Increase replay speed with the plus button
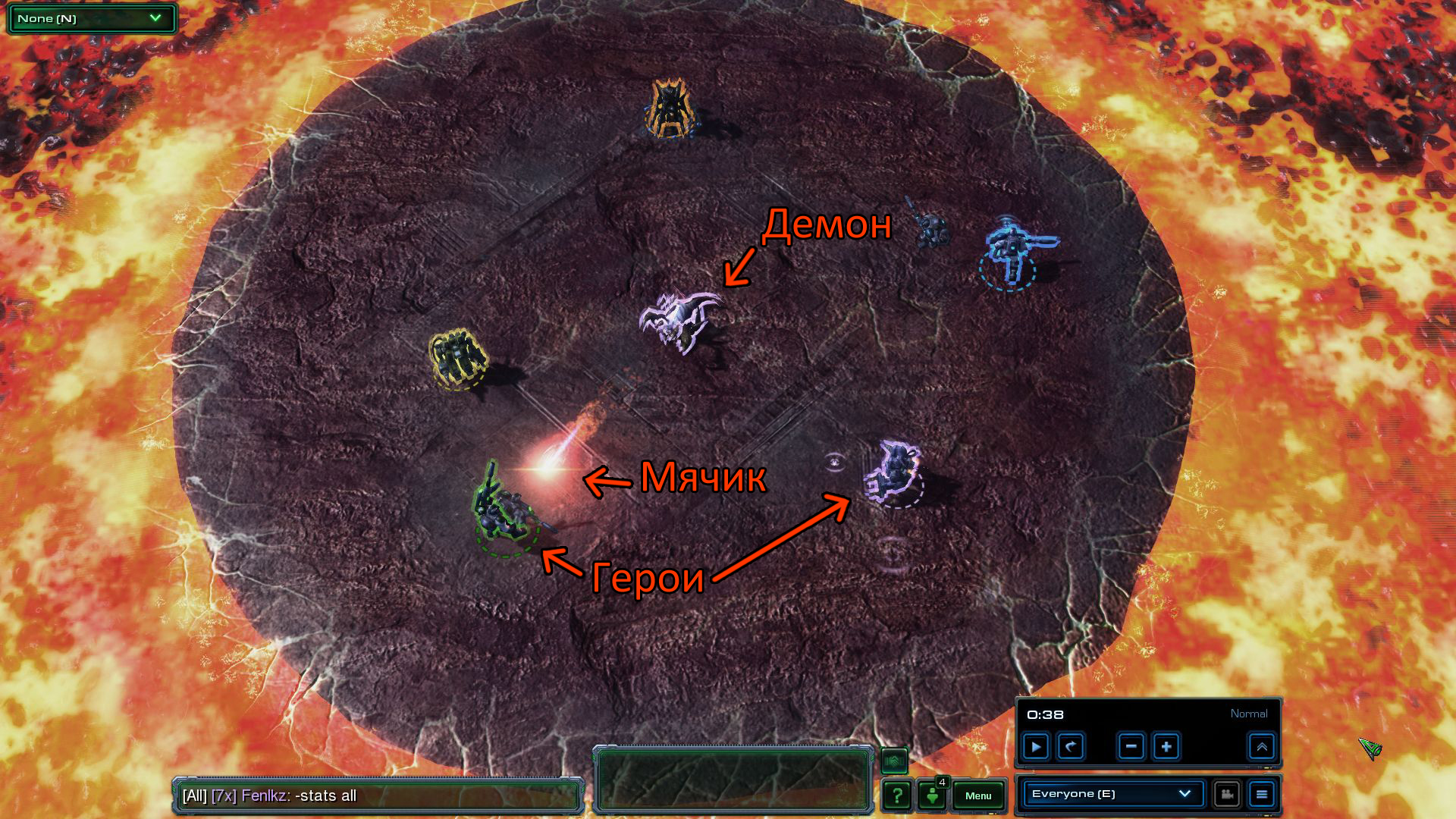 (x=1166, y=747)
